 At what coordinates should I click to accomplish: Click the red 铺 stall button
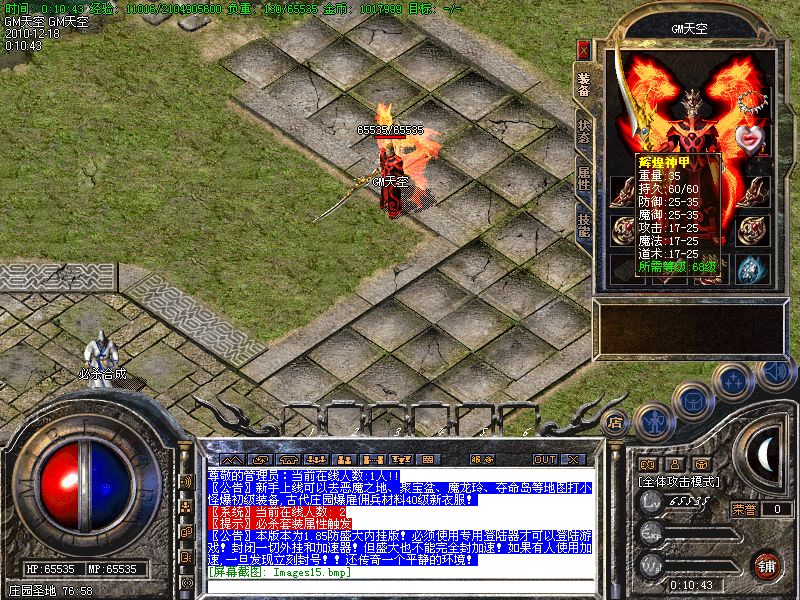pyautogui.click(x=766, y=565)
